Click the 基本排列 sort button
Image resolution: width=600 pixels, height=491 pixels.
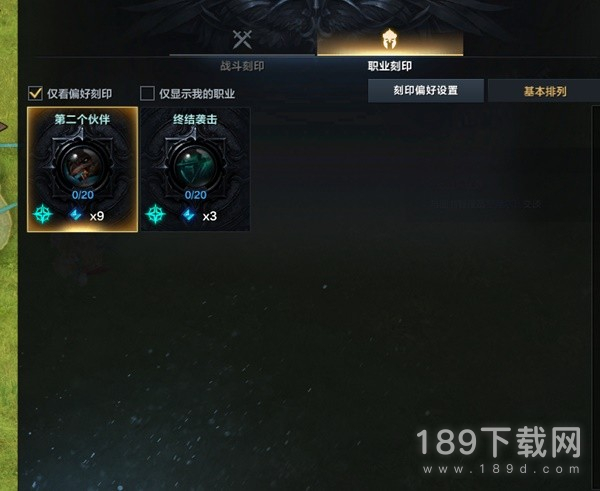pyautogui.click(x=544, y=91)
